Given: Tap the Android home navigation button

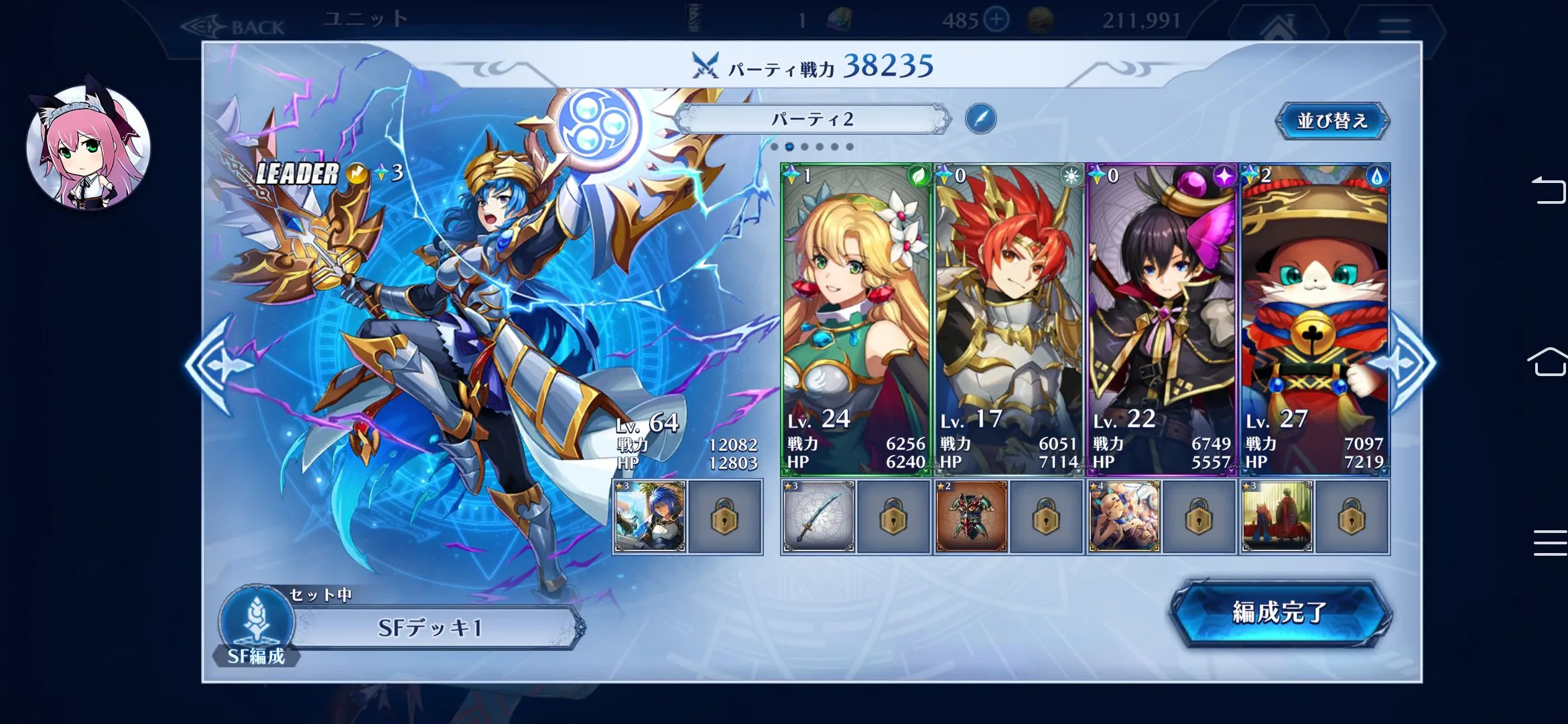Looking at the screenshot, I should 1548,362.
